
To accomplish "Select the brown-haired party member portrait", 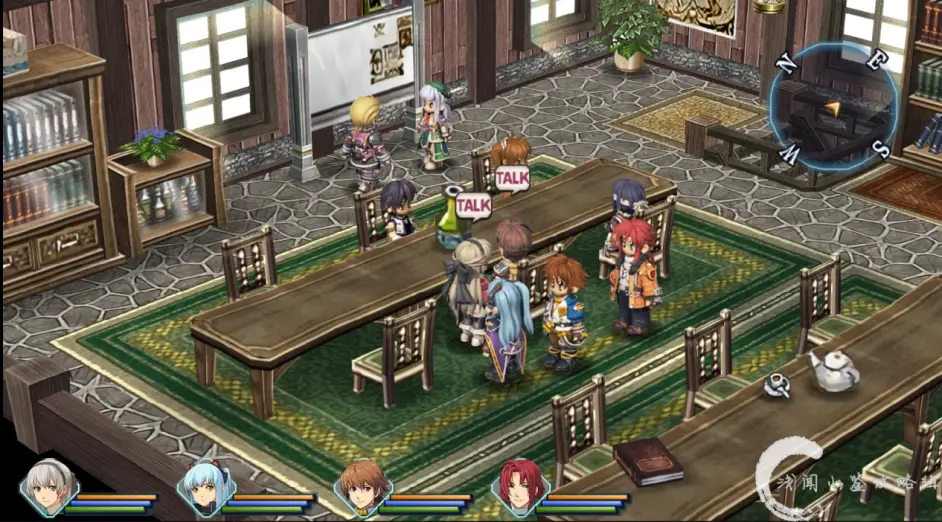I will pyautogui.click(x=360, y=487).
